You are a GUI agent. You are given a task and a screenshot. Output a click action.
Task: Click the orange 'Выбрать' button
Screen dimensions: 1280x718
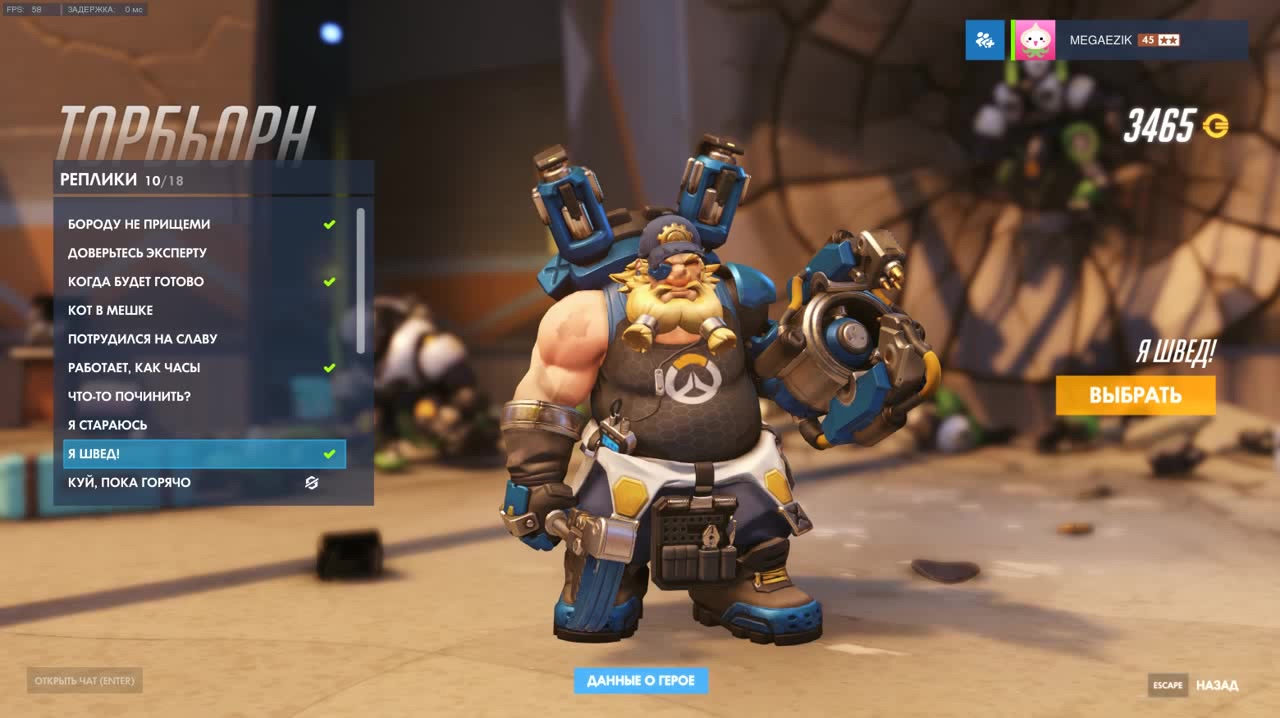tap(1135, 395)
